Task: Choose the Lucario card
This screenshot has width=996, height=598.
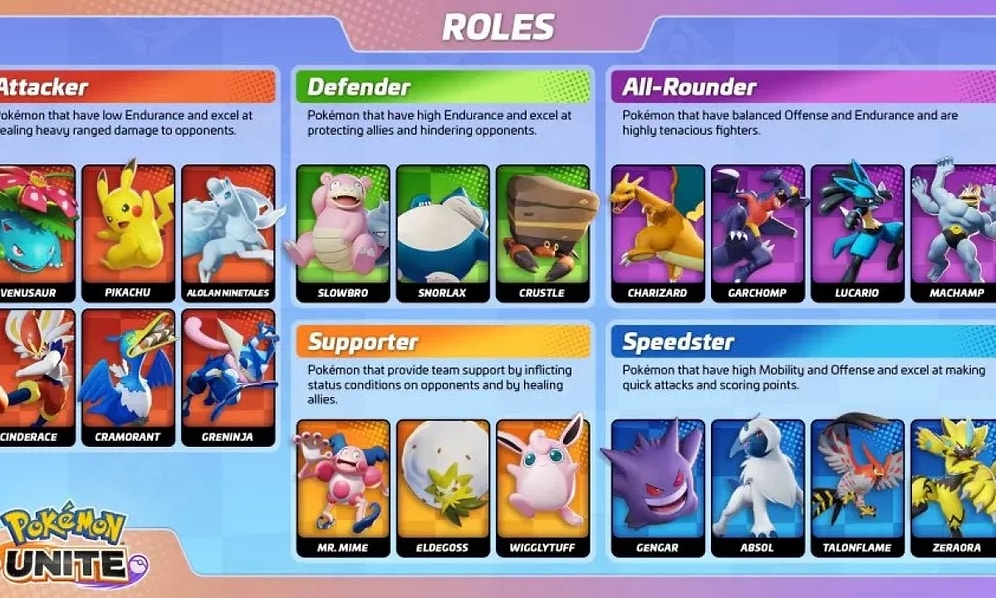Action: (857, 234)
